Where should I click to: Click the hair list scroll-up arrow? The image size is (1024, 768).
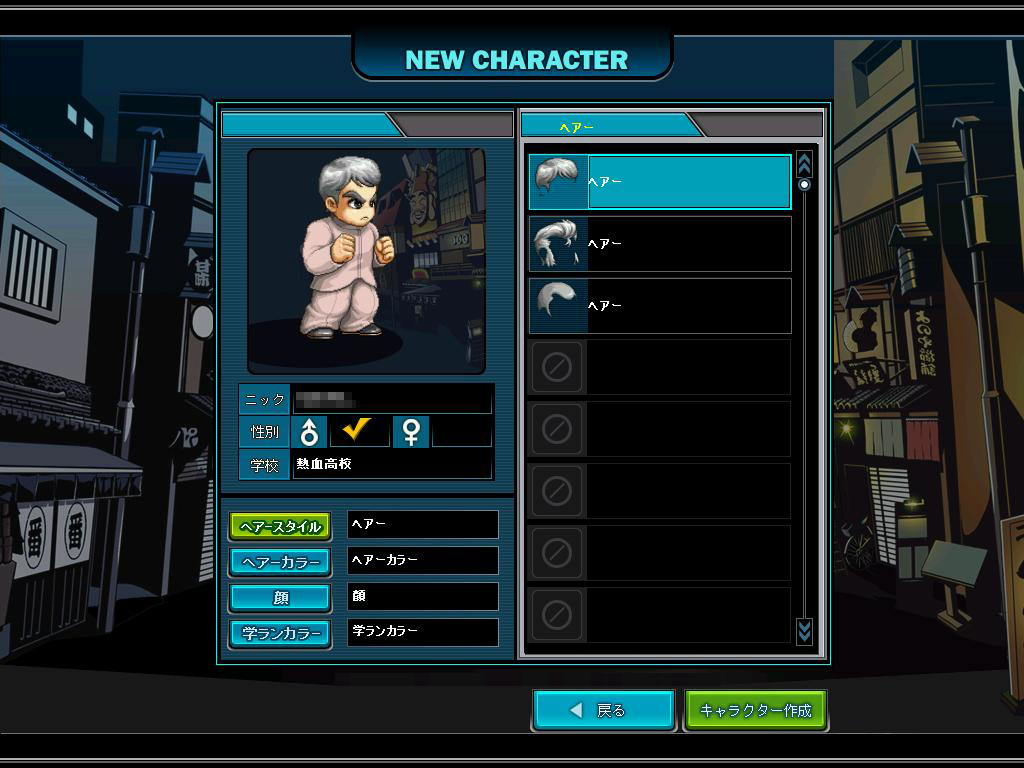804,164
